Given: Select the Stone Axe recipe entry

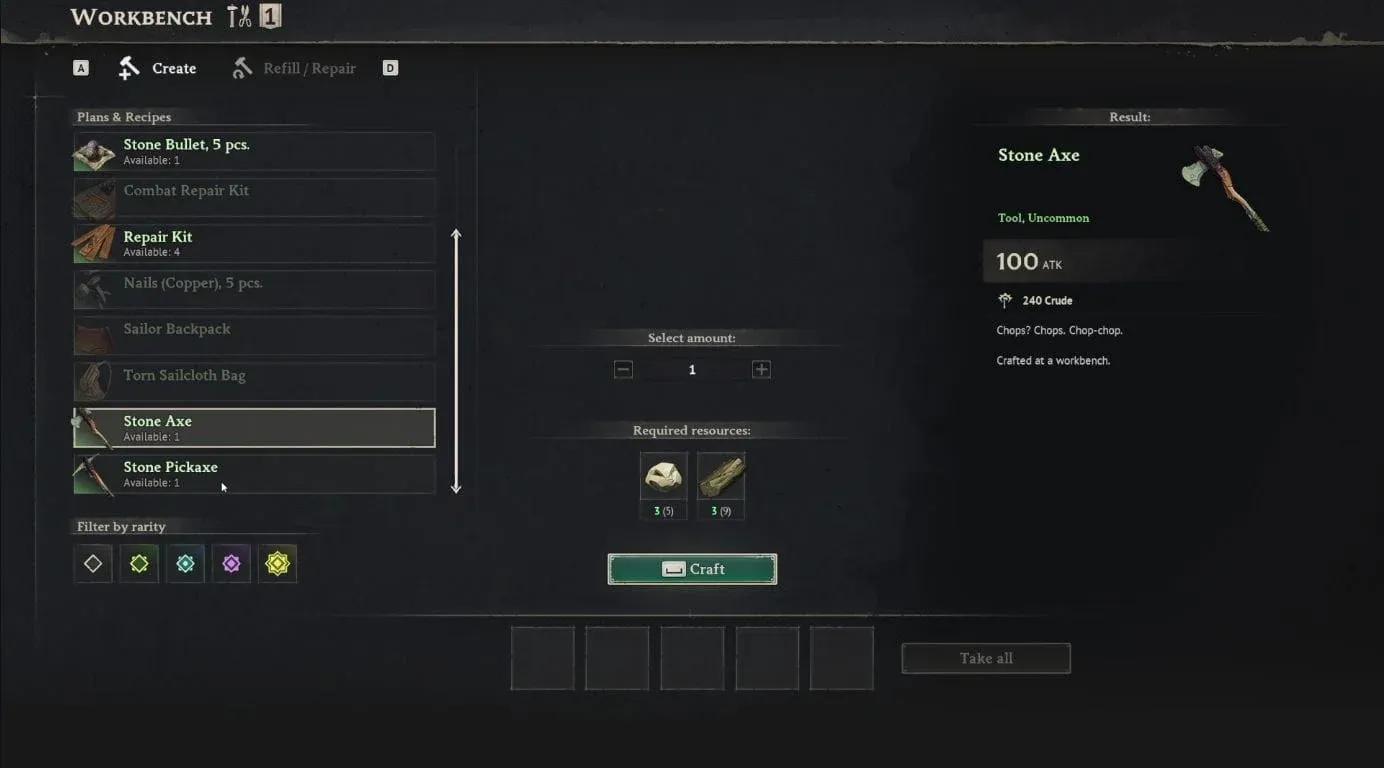Looking at the screenshot, I should click(x=253, y=427).
